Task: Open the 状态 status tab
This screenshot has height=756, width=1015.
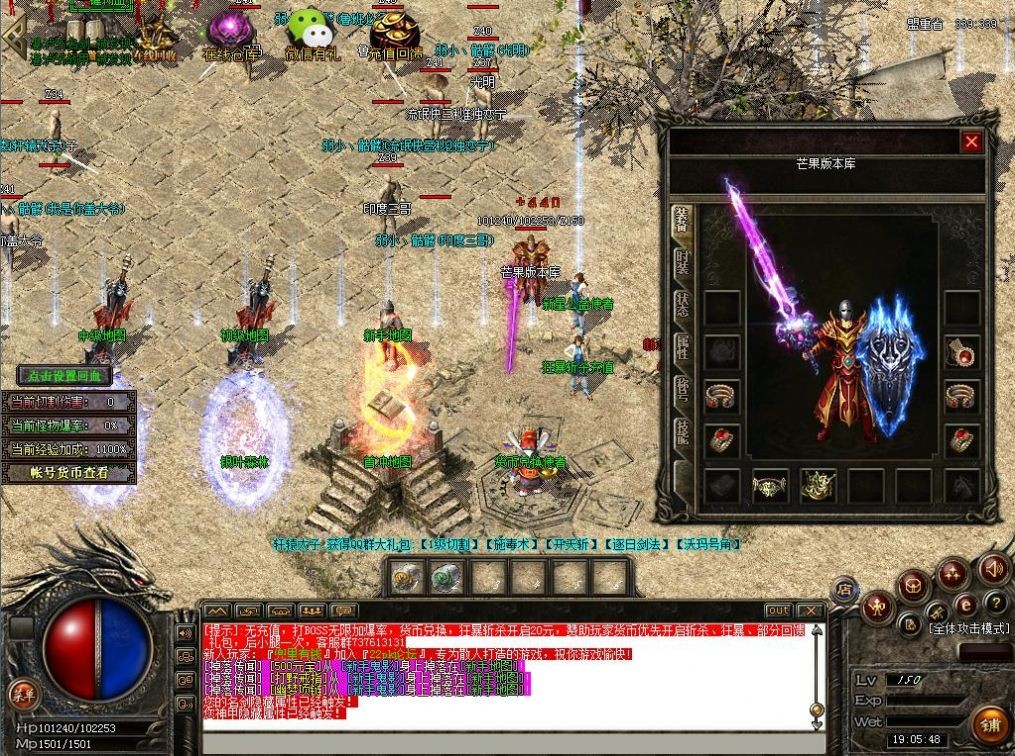Action: [681, 306]
